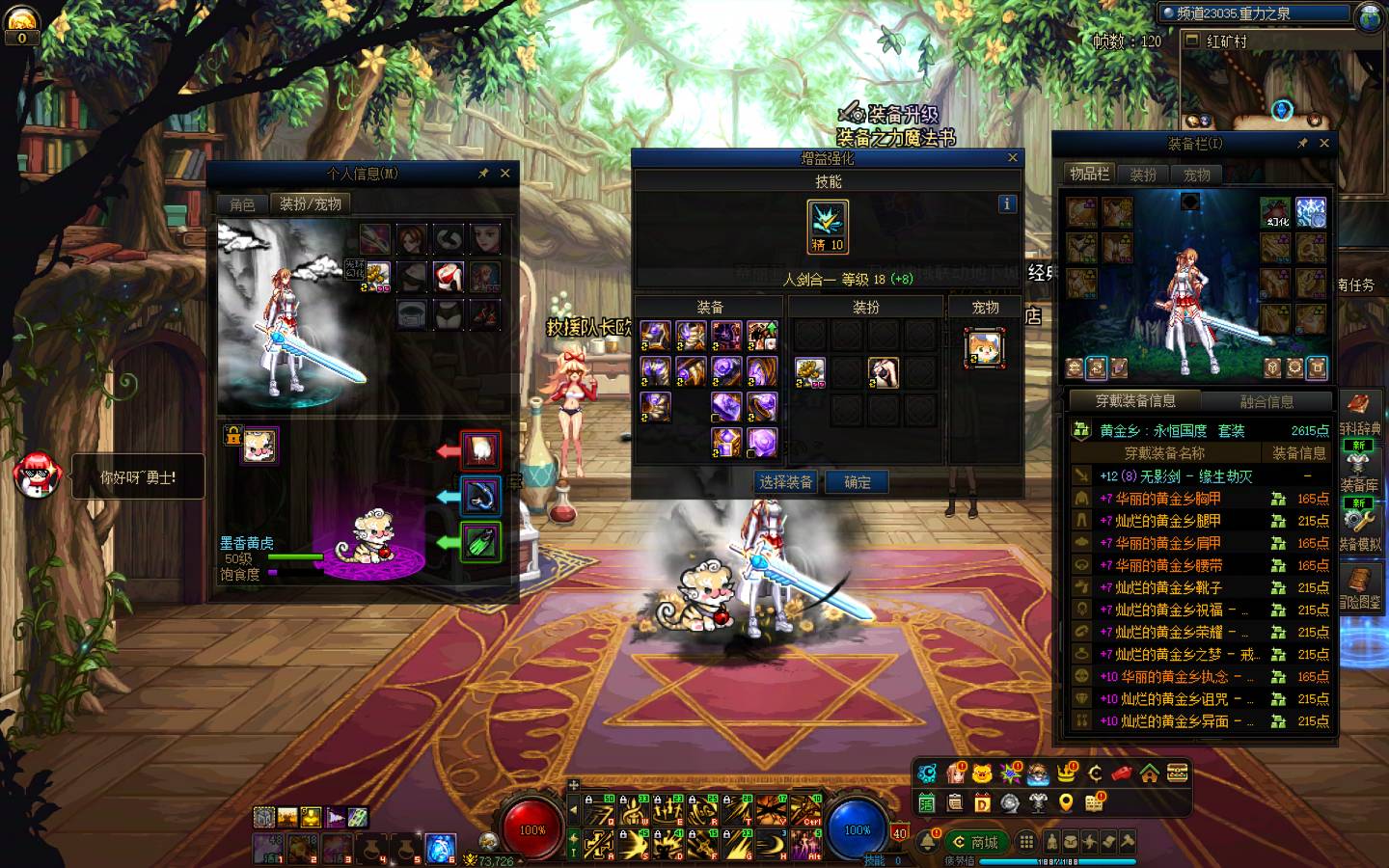
Task: Close the 个人信息 window
Action: click(505, 174)
